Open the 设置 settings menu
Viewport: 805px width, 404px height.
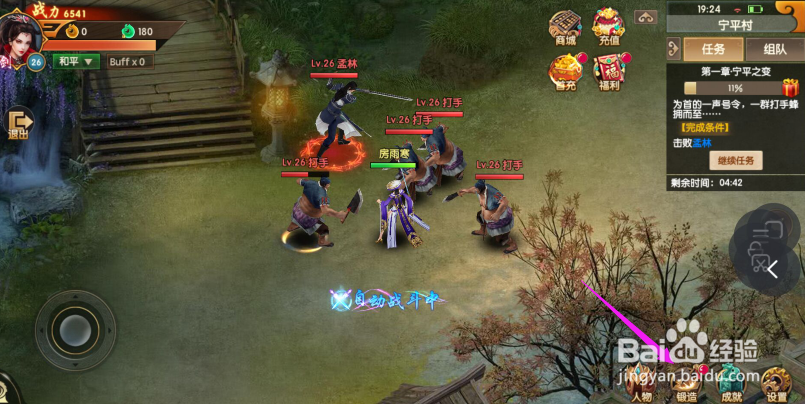pos(777,384)
